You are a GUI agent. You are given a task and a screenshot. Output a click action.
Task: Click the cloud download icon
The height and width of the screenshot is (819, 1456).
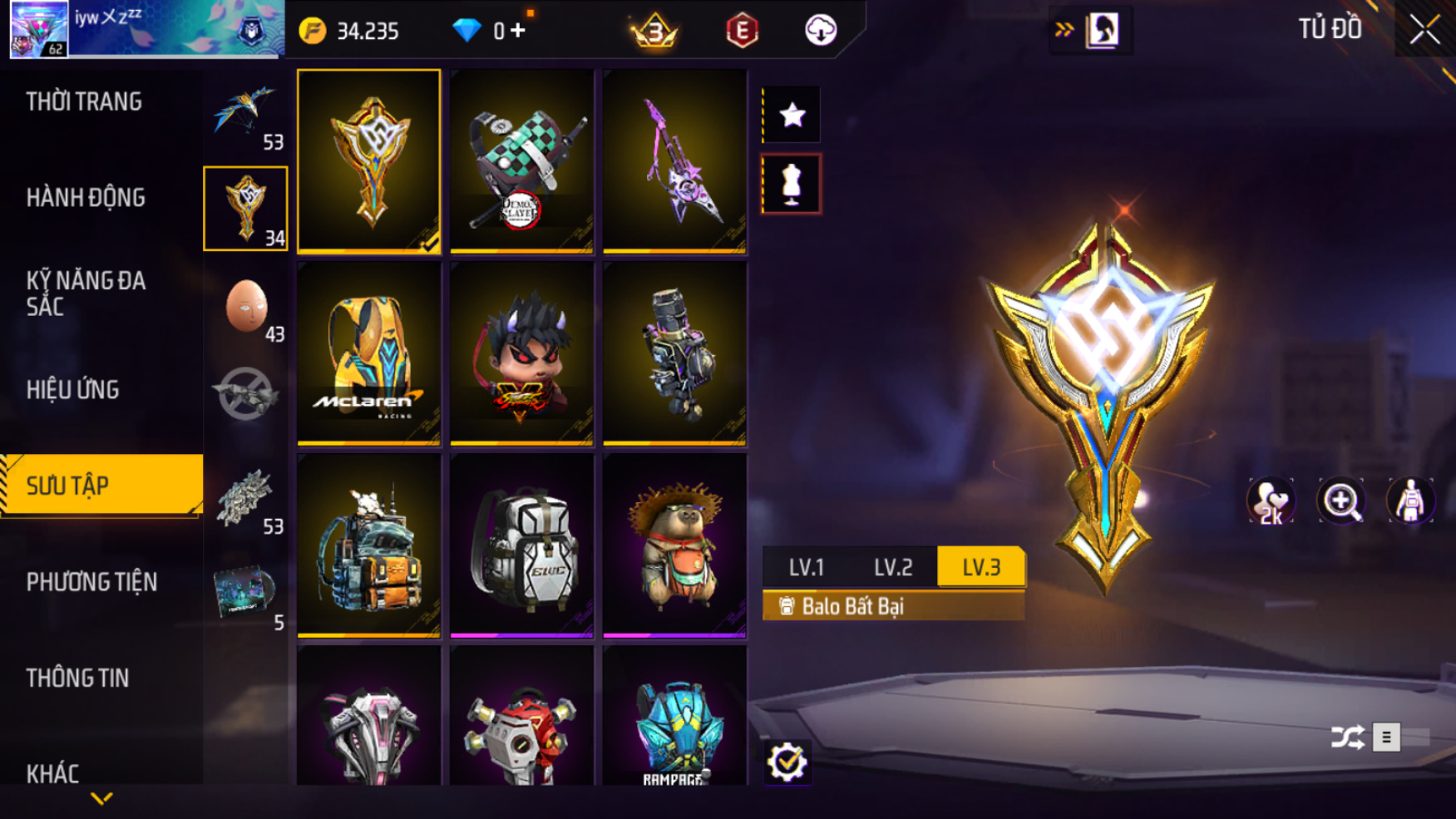click(x=821, y=31)
